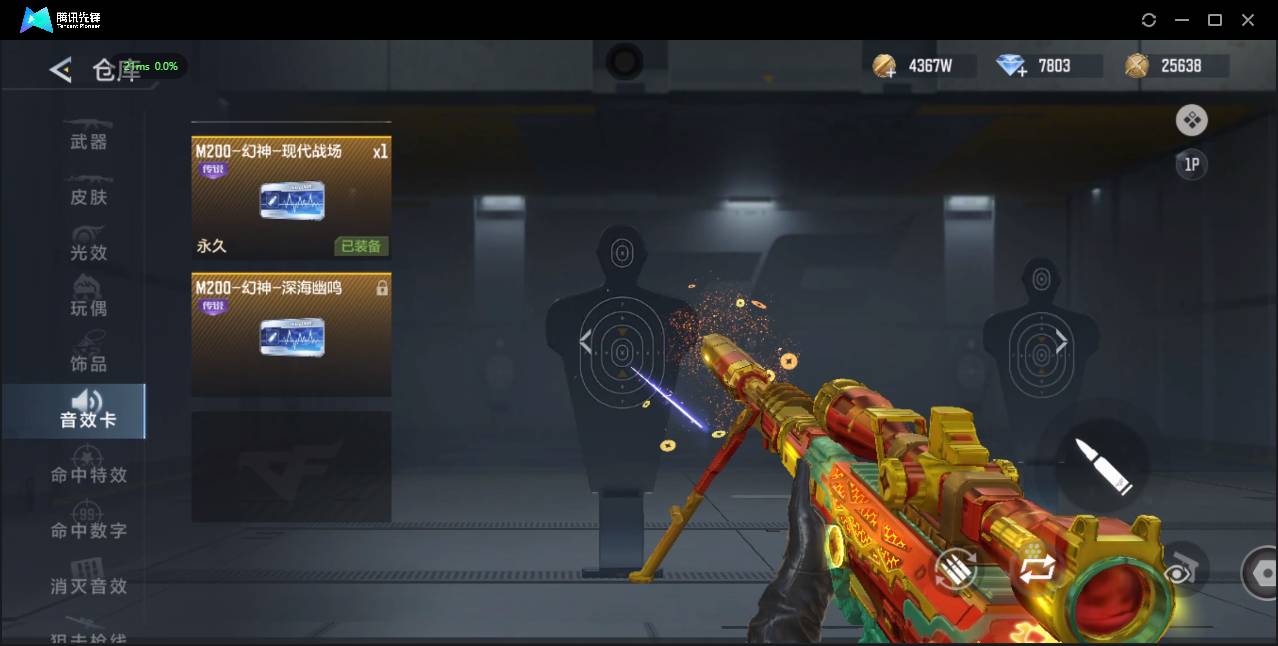Tap the bullet fire button
The height and width of the screenshot is (646, 1278).
(x=1103, y=466)
